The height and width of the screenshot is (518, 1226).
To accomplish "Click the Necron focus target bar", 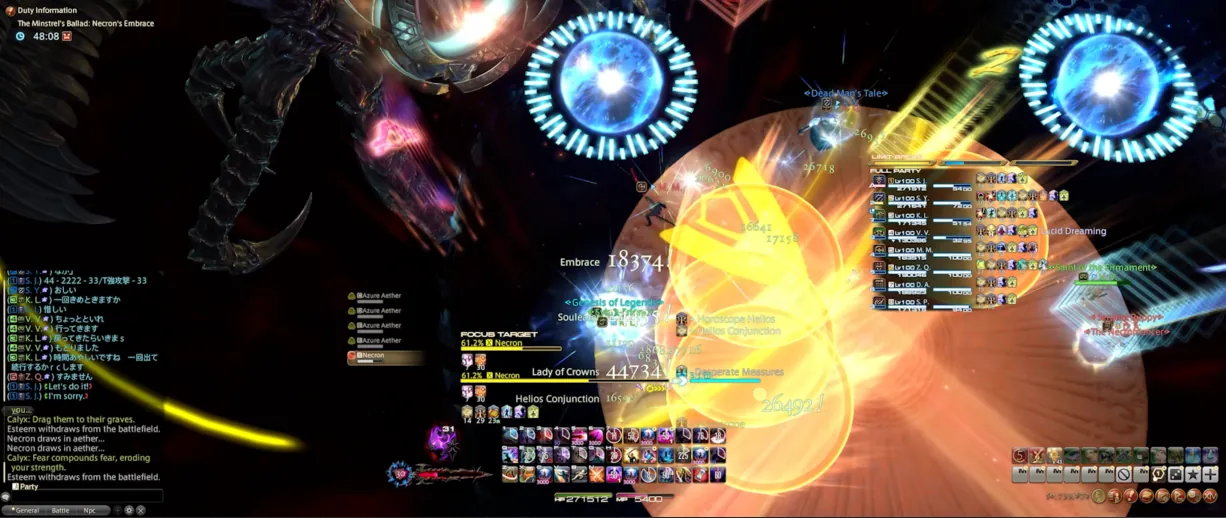I will (x=510, y=349).
